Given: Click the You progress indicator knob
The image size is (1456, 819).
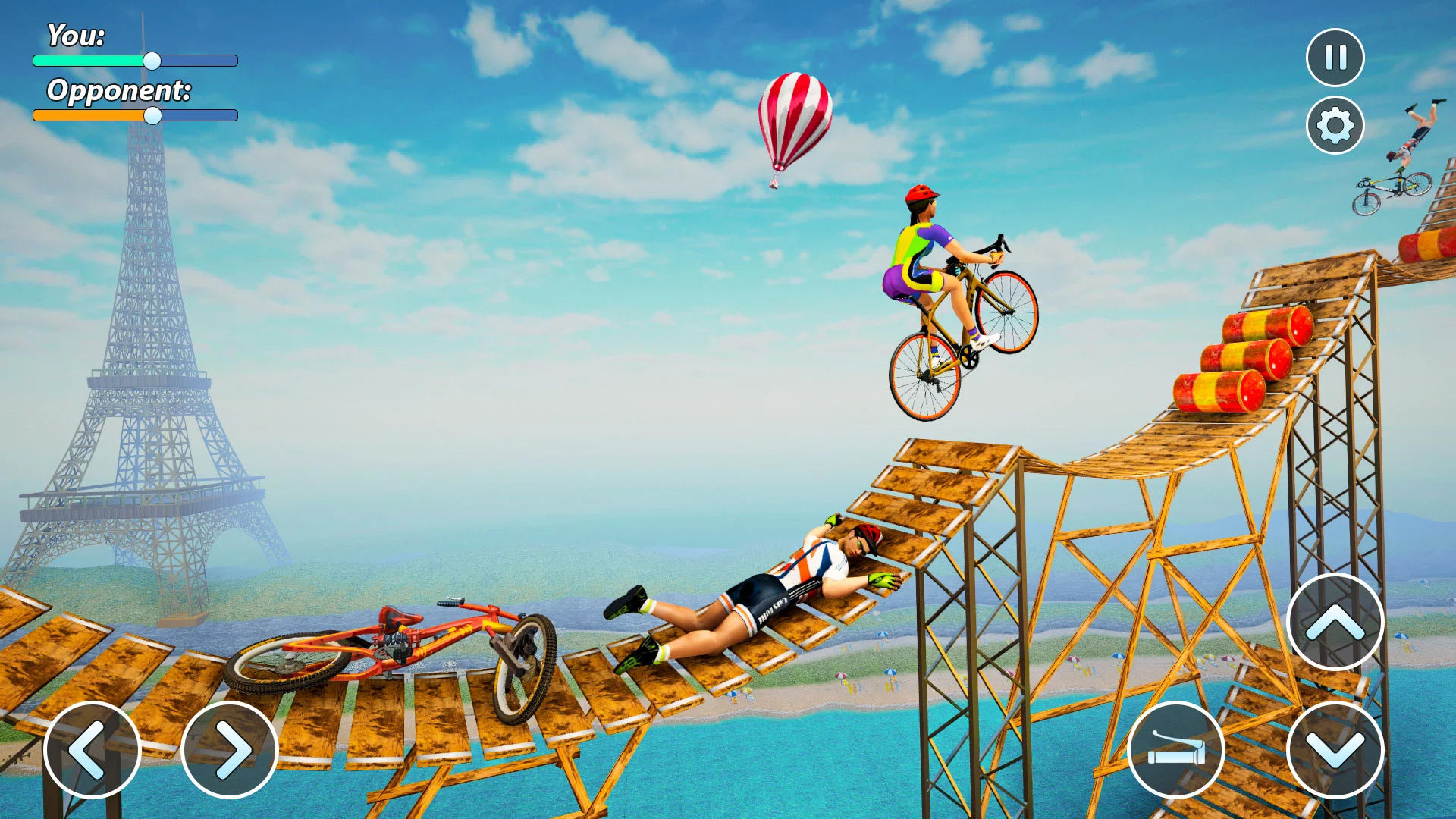Looking at the screenshot, I should click(x=151, y=60).
